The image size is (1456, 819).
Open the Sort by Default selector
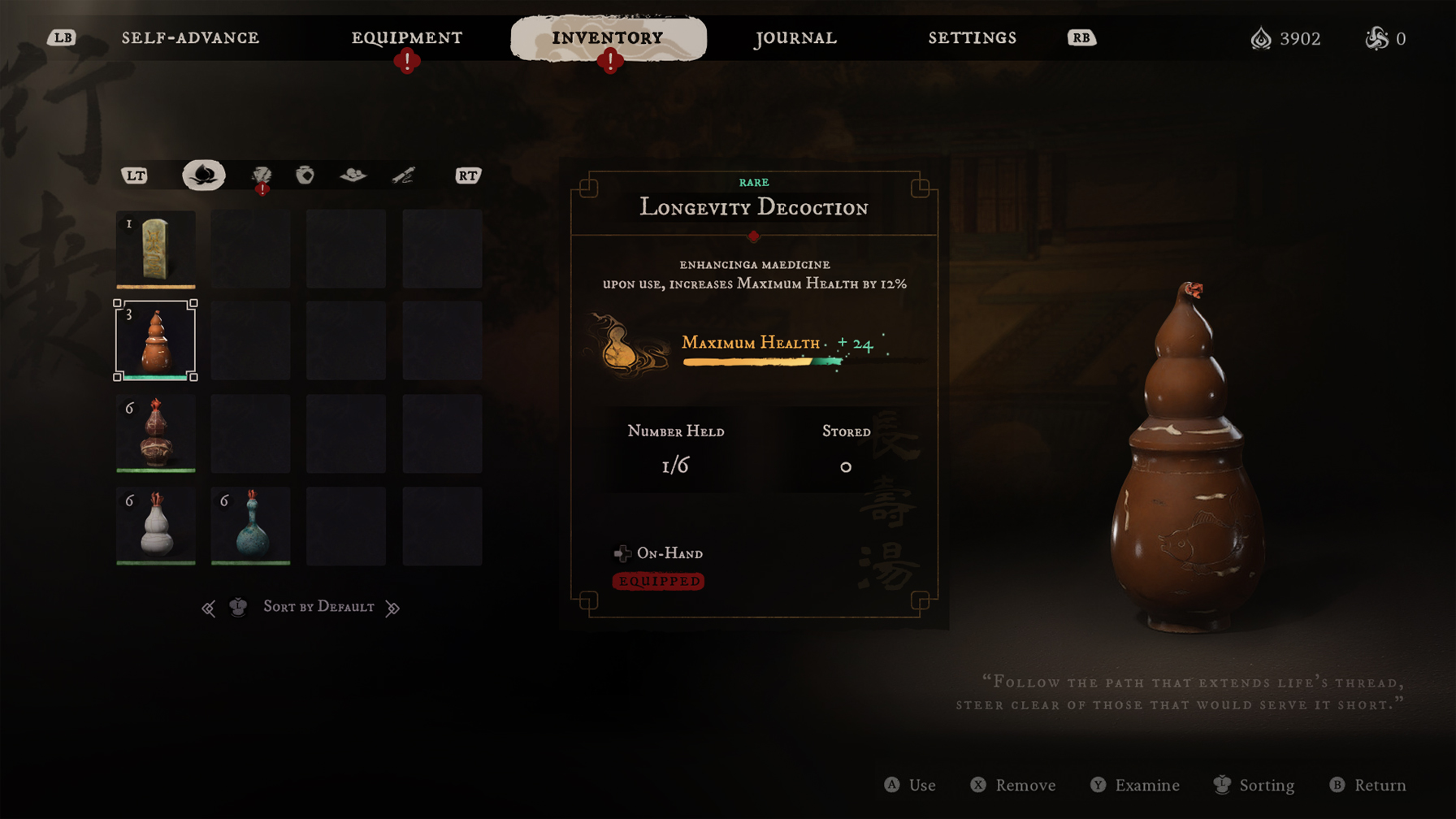coord(320,607)
